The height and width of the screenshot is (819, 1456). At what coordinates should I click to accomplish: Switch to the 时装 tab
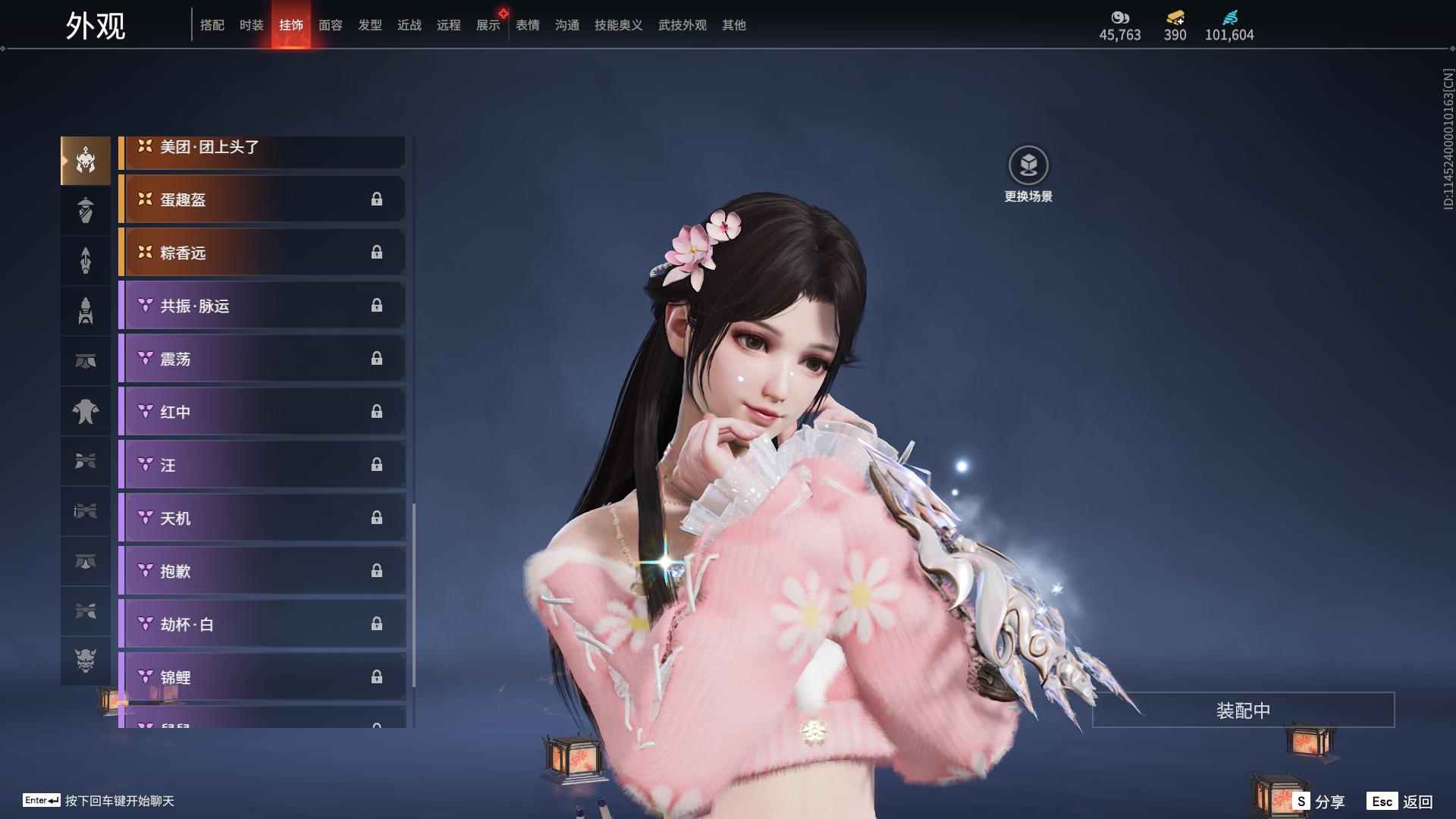coord(251,24)
